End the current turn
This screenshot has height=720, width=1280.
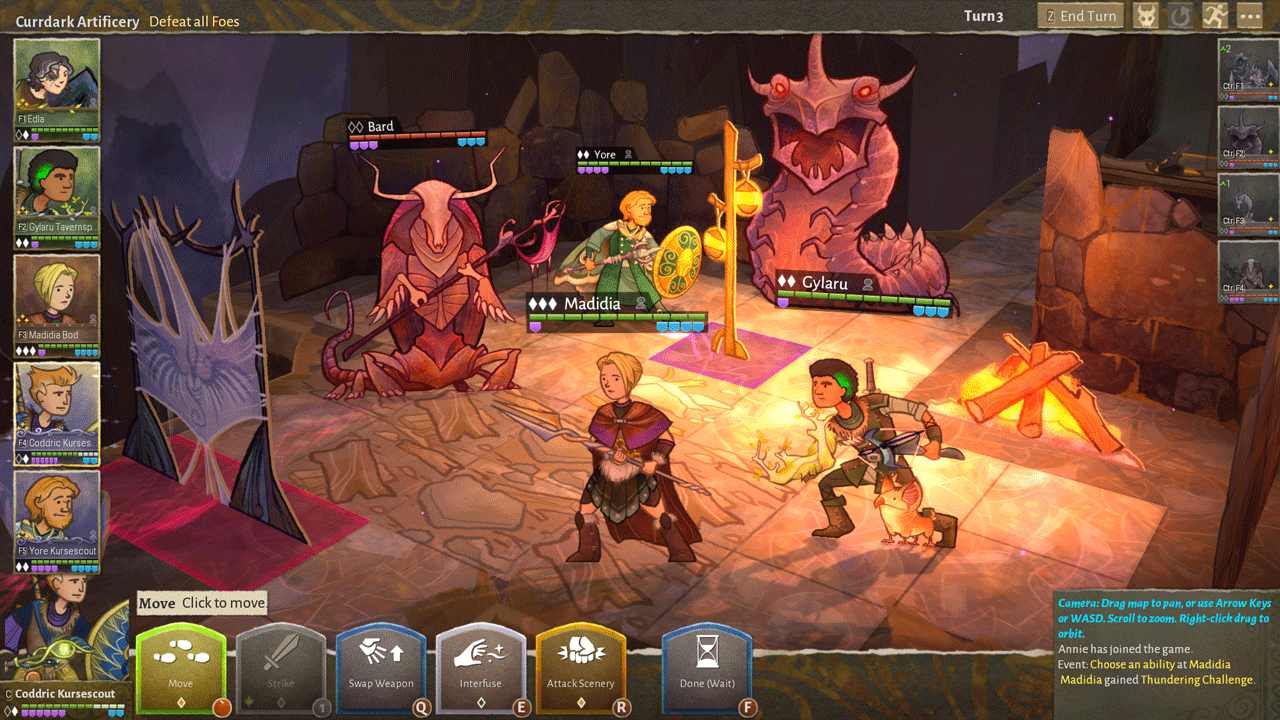click(x=1081, y=16)
